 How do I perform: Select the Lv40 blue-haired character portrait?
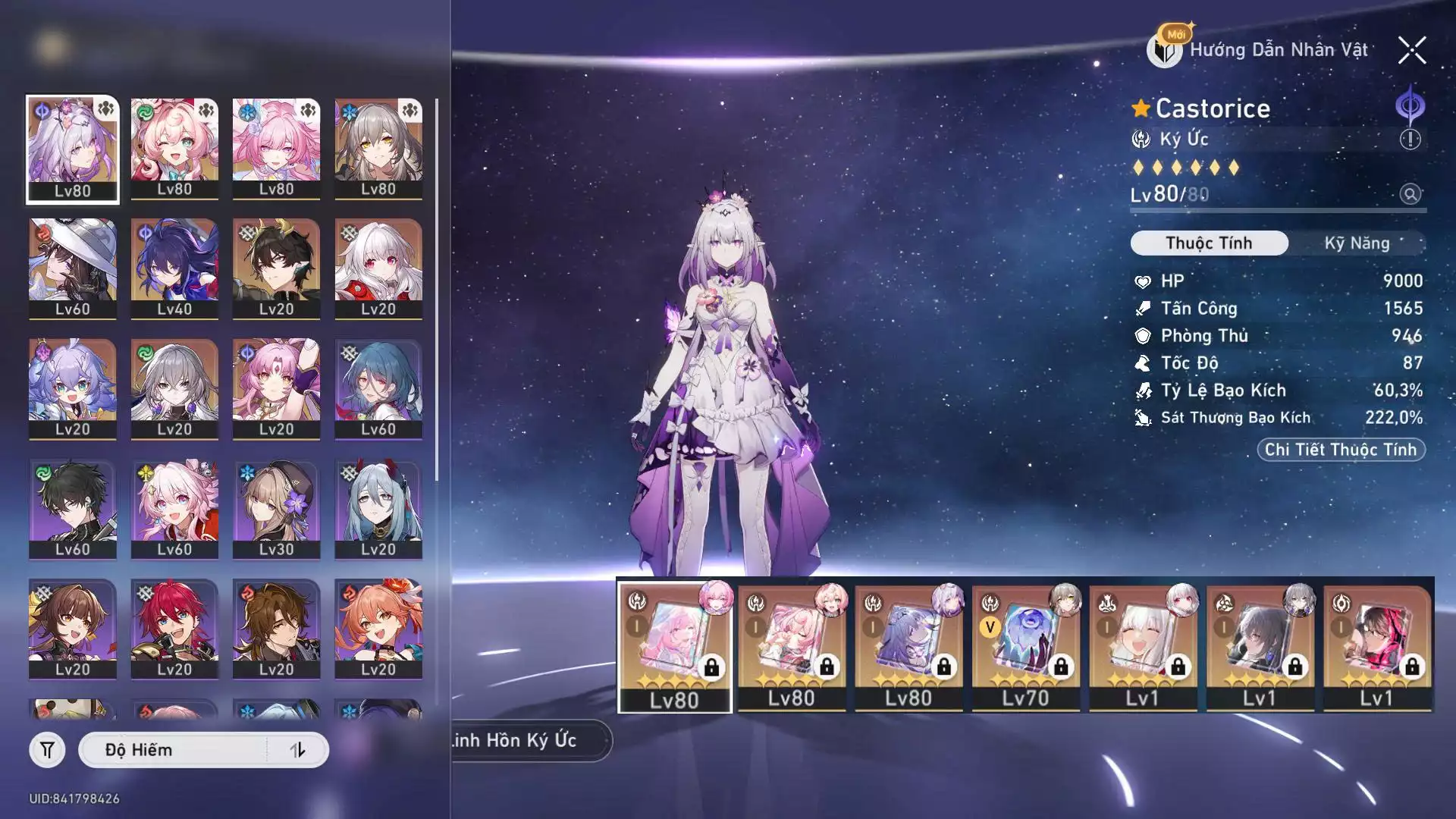pos(174,268)
